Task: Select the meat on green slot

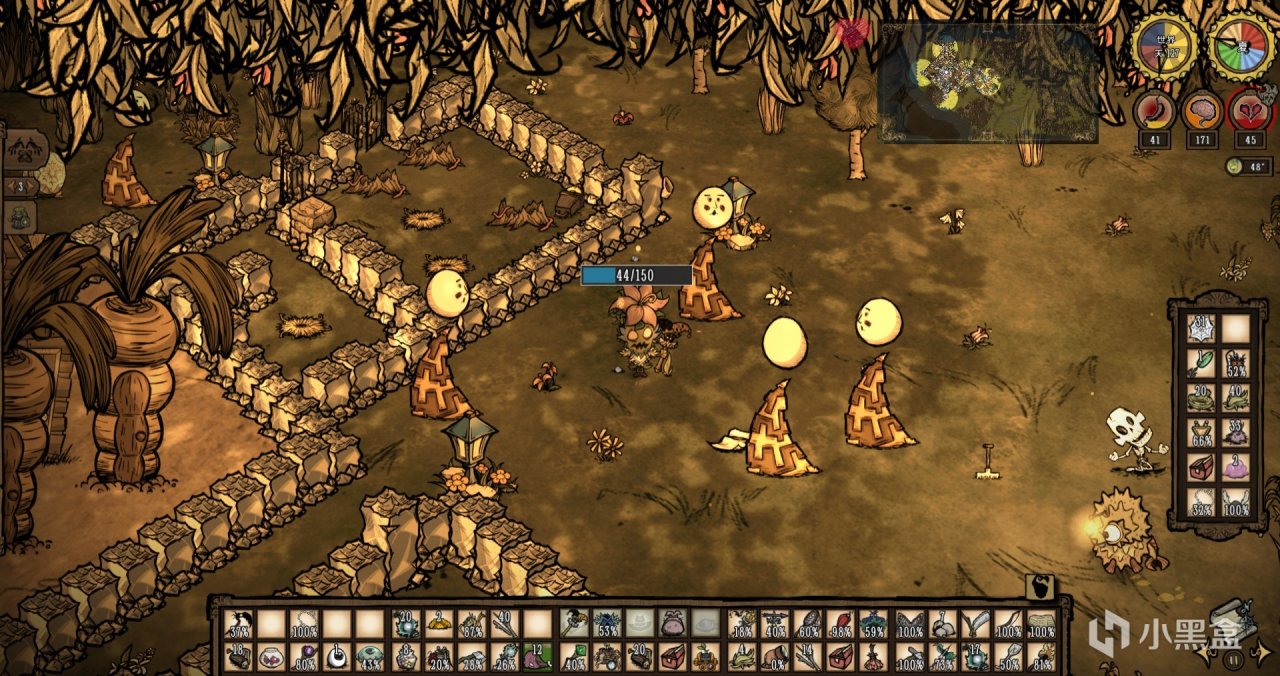Action: pyautogui.click(x=539, y=658)
